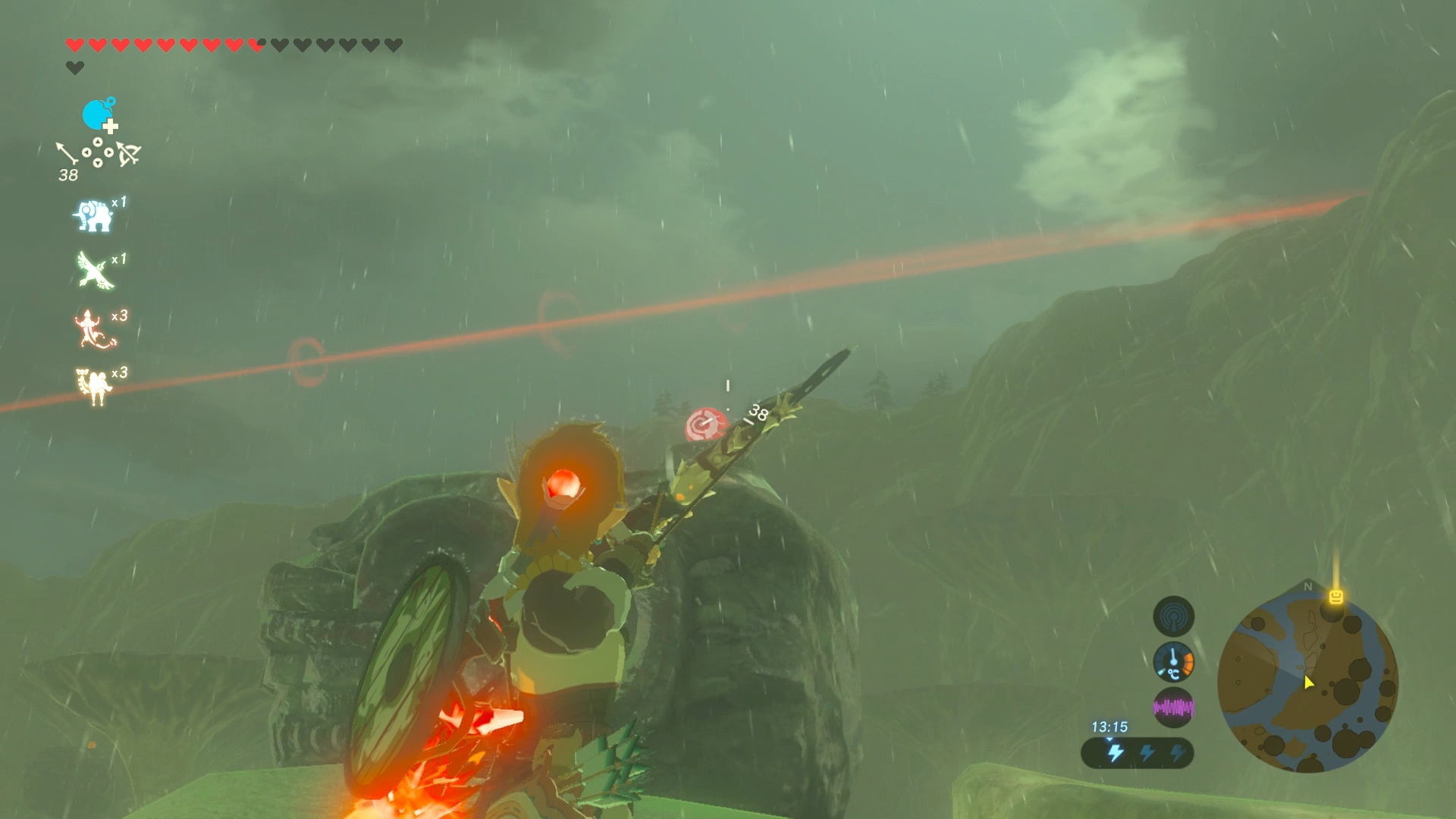Click the D-pad right arrow indicator

(x=109, y=154)
